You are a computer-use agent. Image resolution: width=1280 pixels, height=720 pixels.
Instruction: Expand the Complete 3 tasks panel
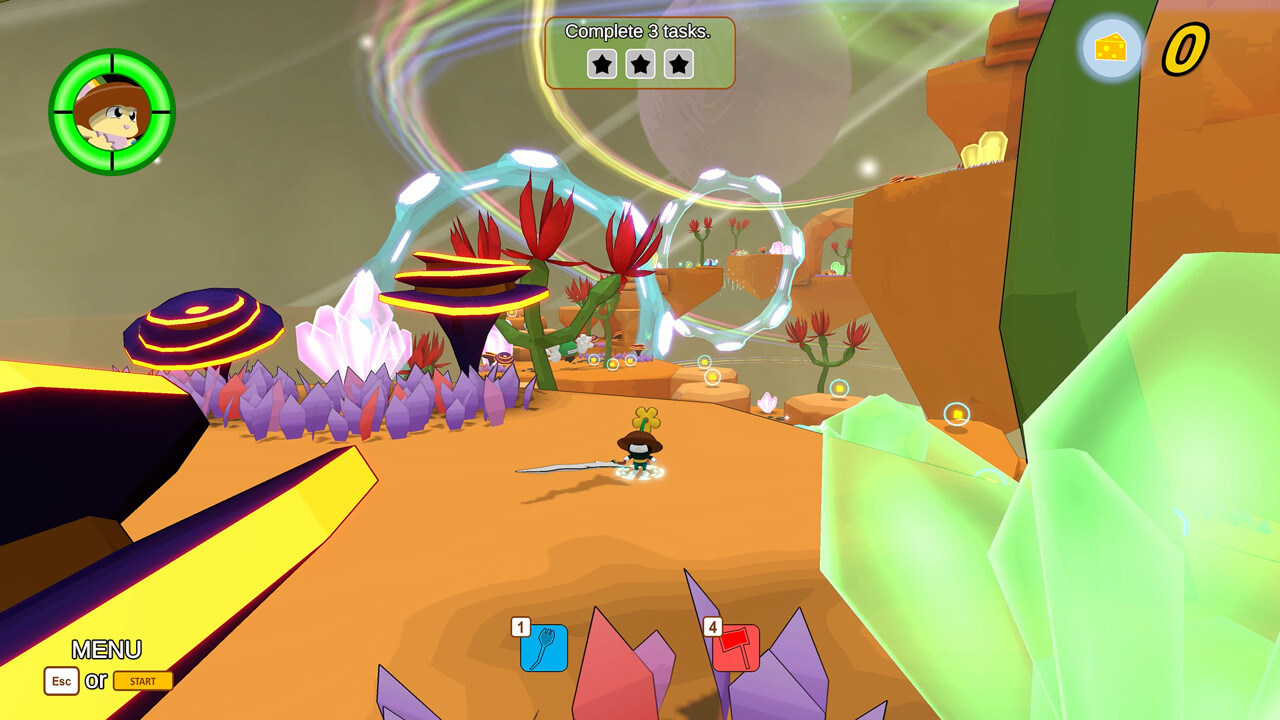click(x=640, y=52)
